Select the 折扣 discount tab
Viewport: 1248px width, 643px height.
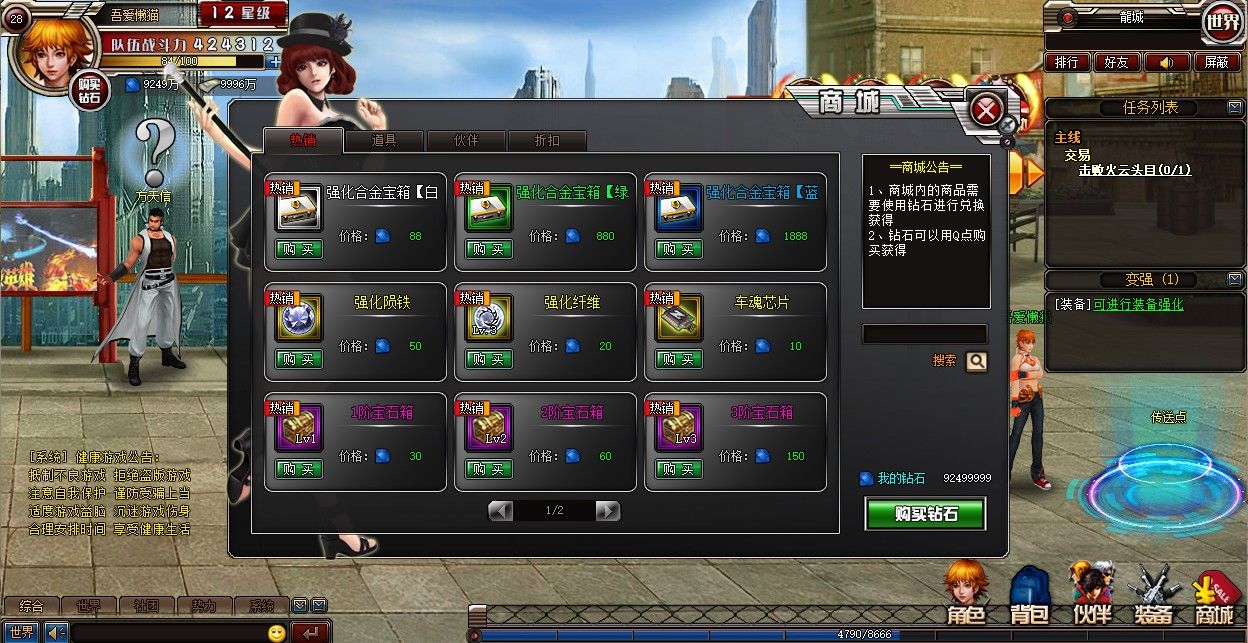547,141
